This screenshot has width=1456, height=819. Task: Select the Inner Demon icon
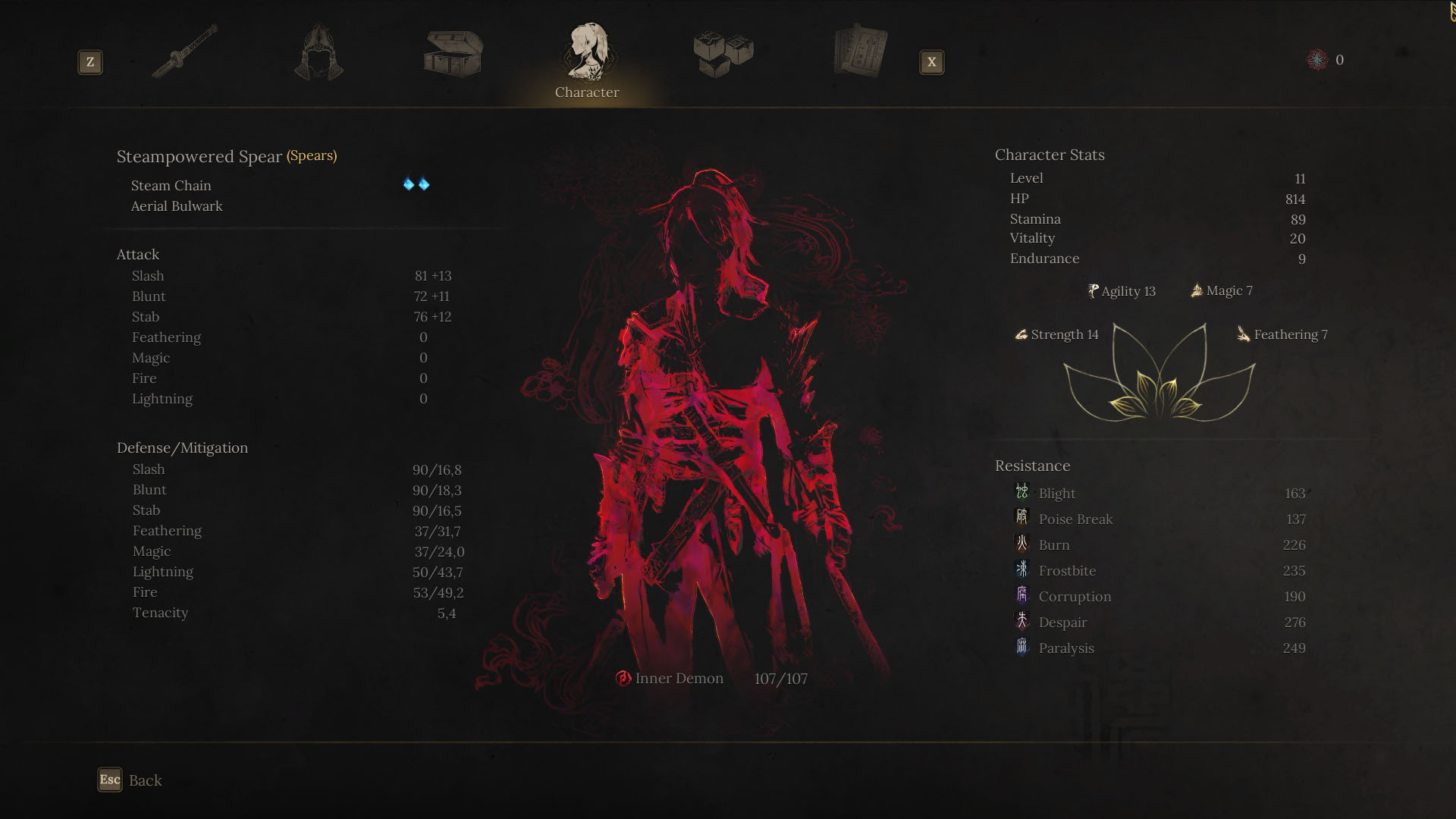[x=622, y=679]
